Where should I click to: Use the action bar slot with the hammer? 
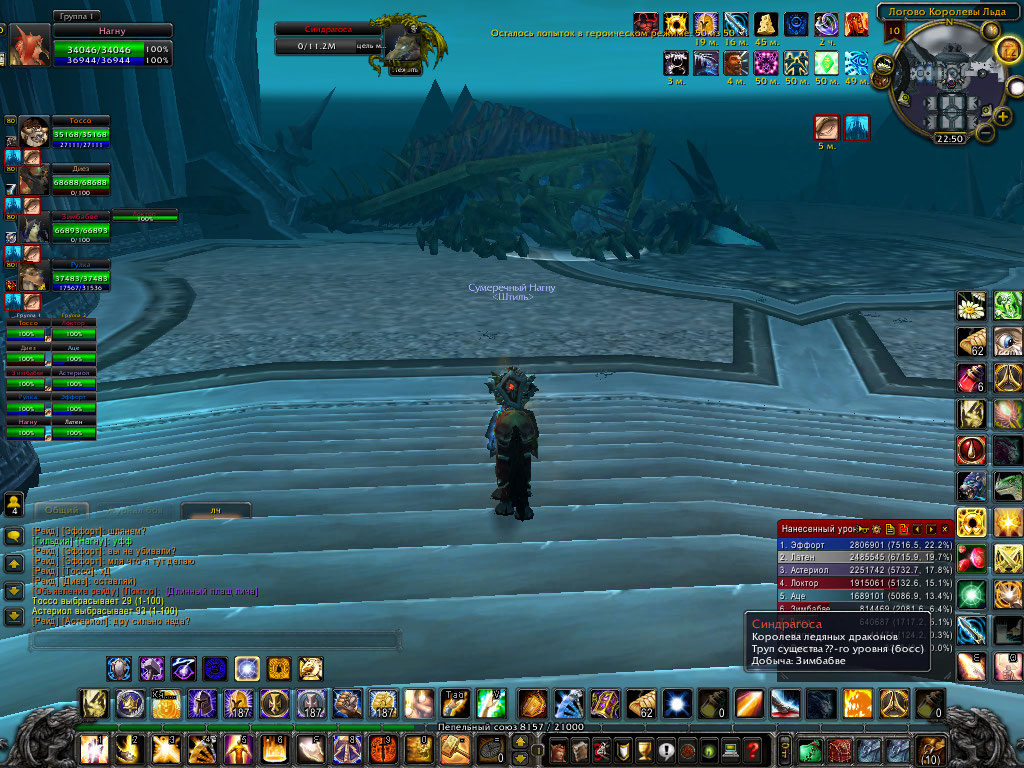pyautogui.click(x=455, y=747)
